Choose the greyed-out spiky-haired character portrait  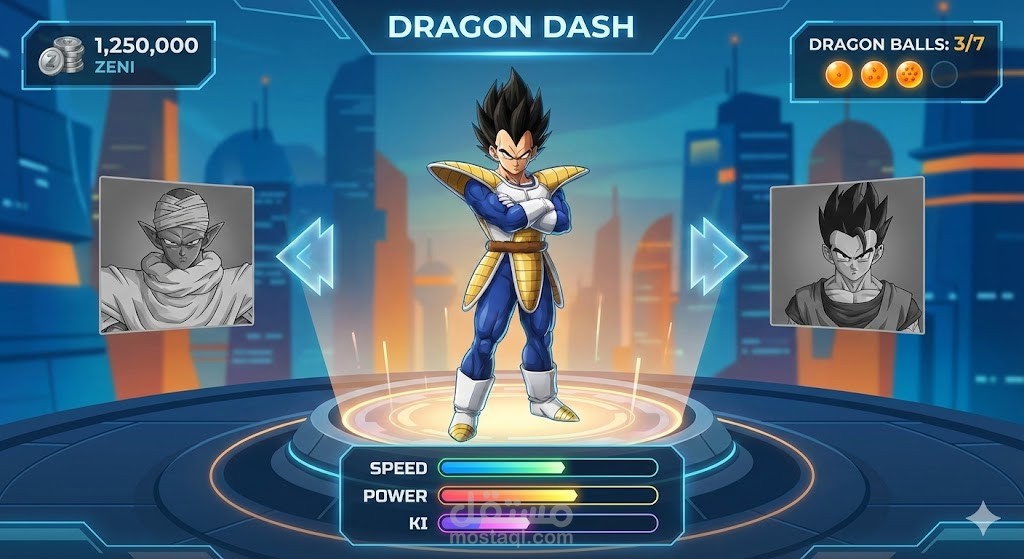click(x=847, y=256)
